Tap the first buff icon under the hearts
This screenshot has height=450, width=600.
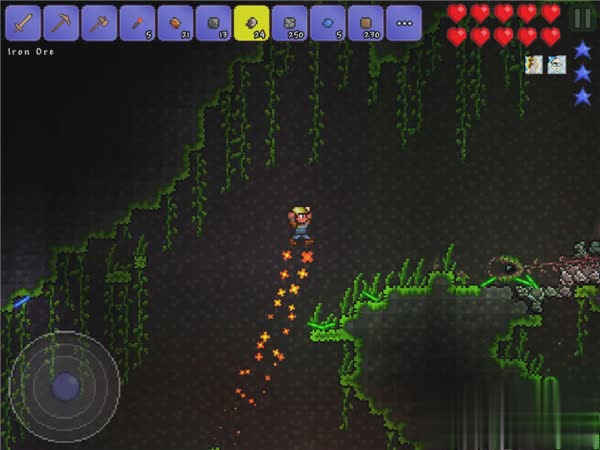coord(535,65)
